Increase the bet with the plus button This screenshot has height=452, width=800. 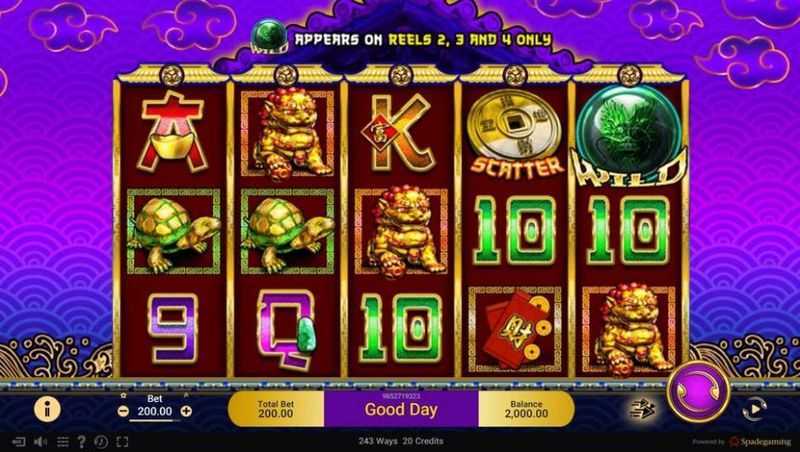point(186,411)
